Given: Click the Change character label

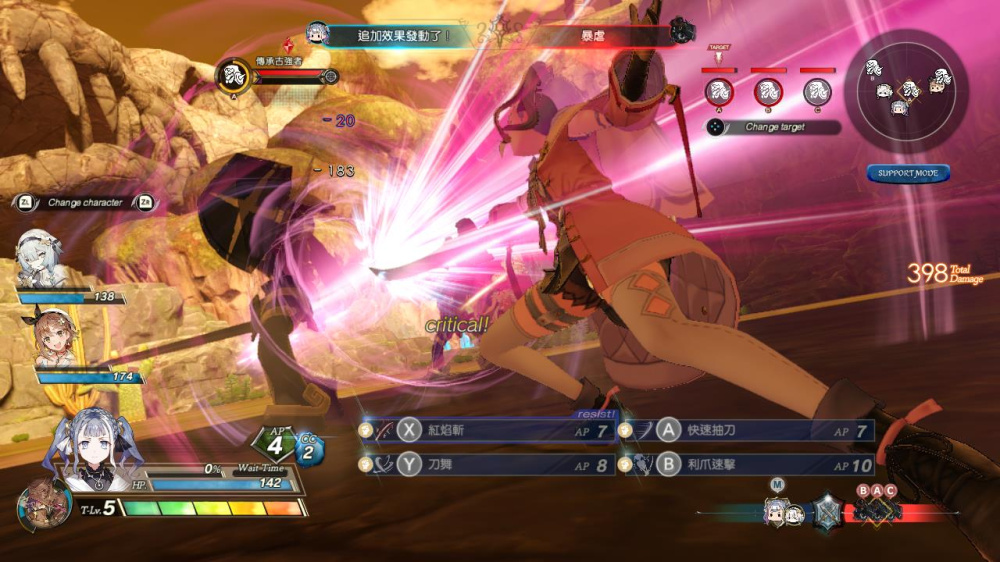Looking at the screenshot, I should (85, 202).
